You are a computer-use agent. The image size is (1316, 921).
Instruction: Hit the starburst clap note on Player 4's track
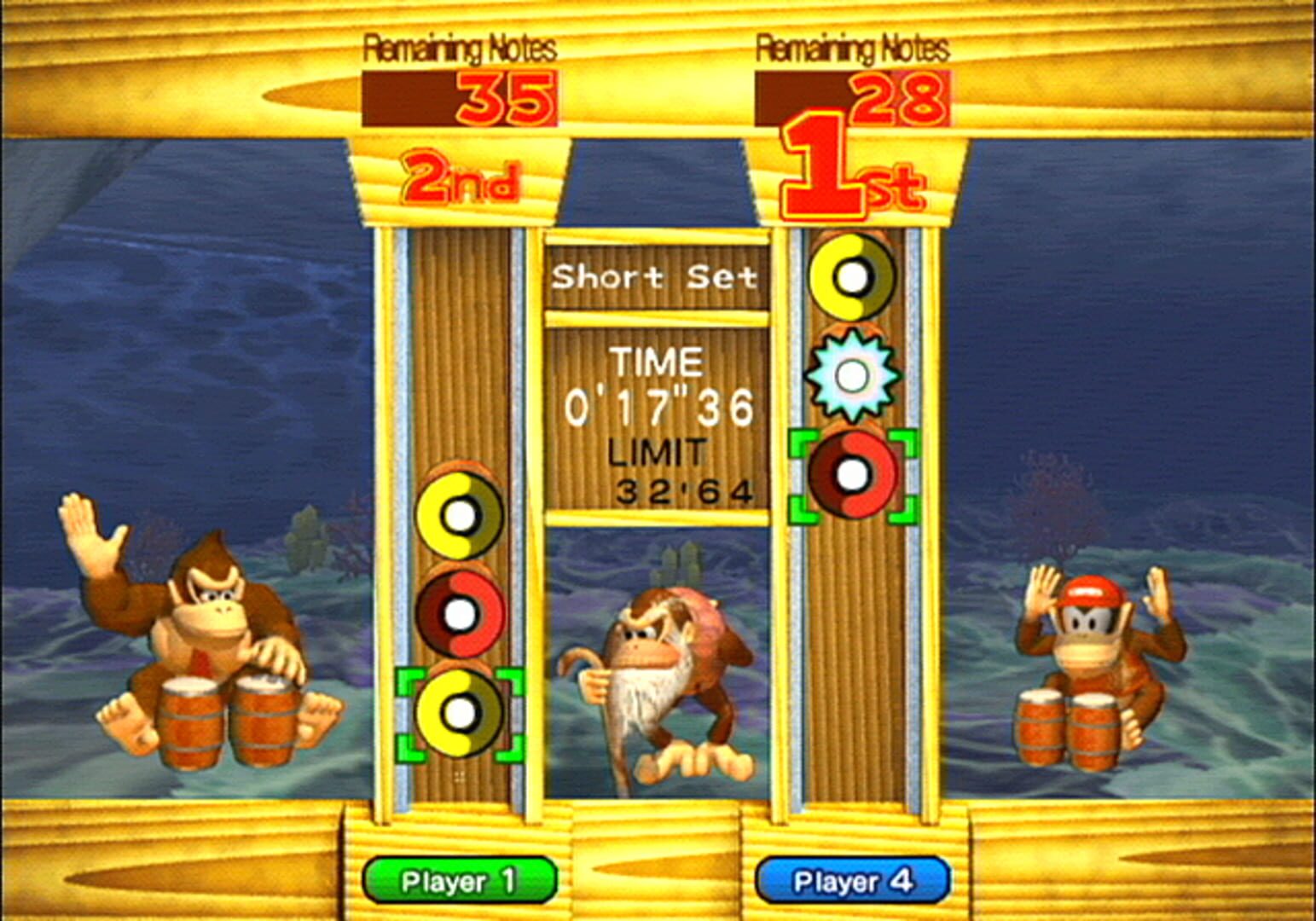click(x=850, y=374)
